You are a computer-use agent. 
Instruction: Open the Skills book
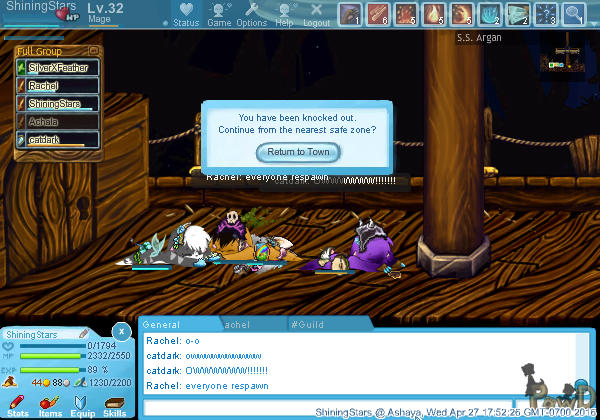click(x=114, y=405)
